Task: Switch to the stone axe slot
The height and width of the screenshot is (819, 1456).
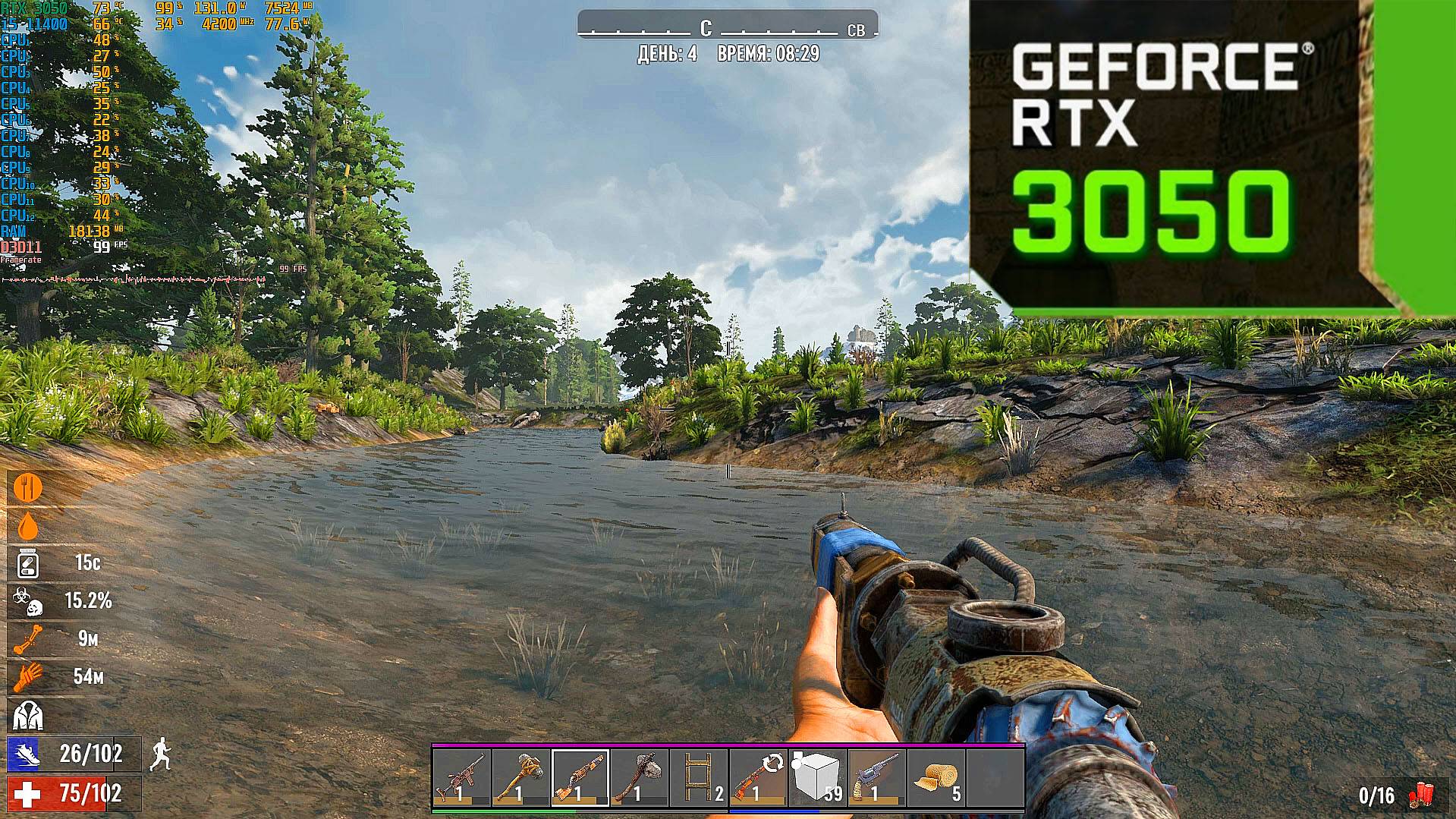Action: (x=639, y=777)
